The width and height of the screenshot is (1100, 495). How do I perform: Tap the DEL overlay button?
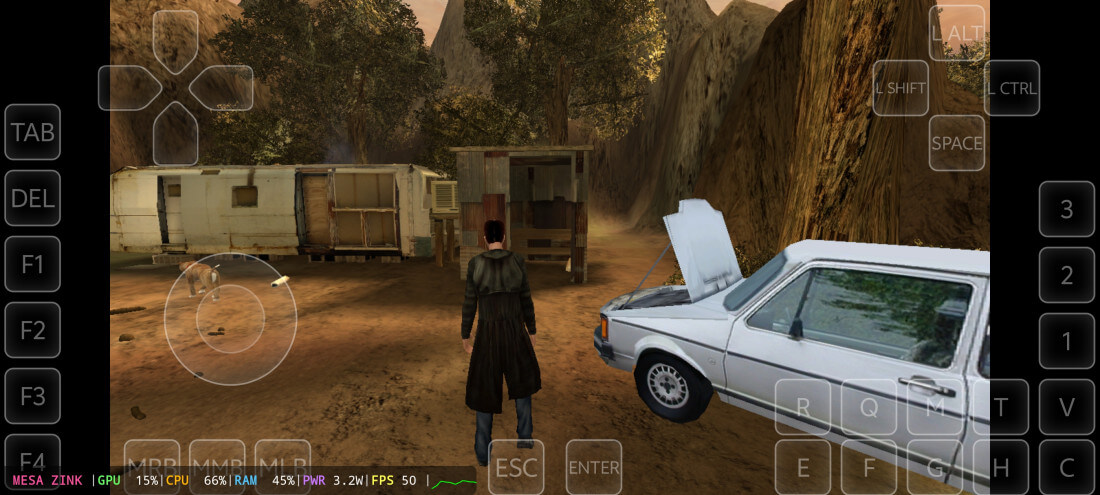tap(33, 198)
